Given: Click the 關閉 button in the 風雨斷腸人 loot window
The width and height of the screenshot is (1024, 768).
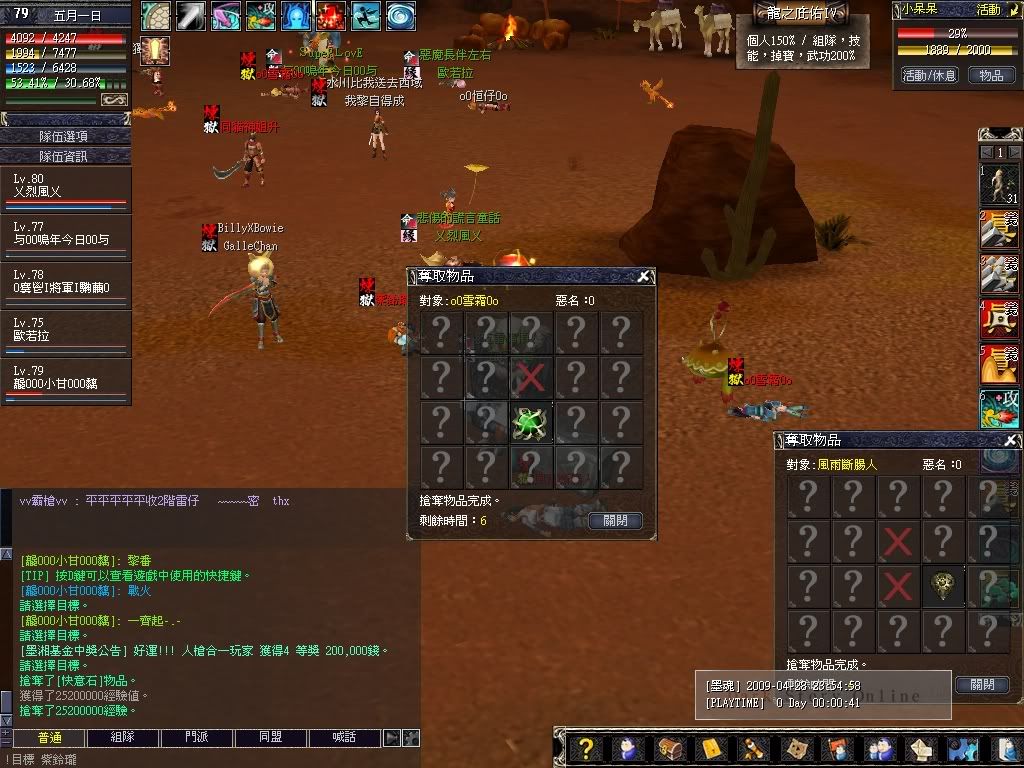Looking at the screenshot, I should coord(982,685).
